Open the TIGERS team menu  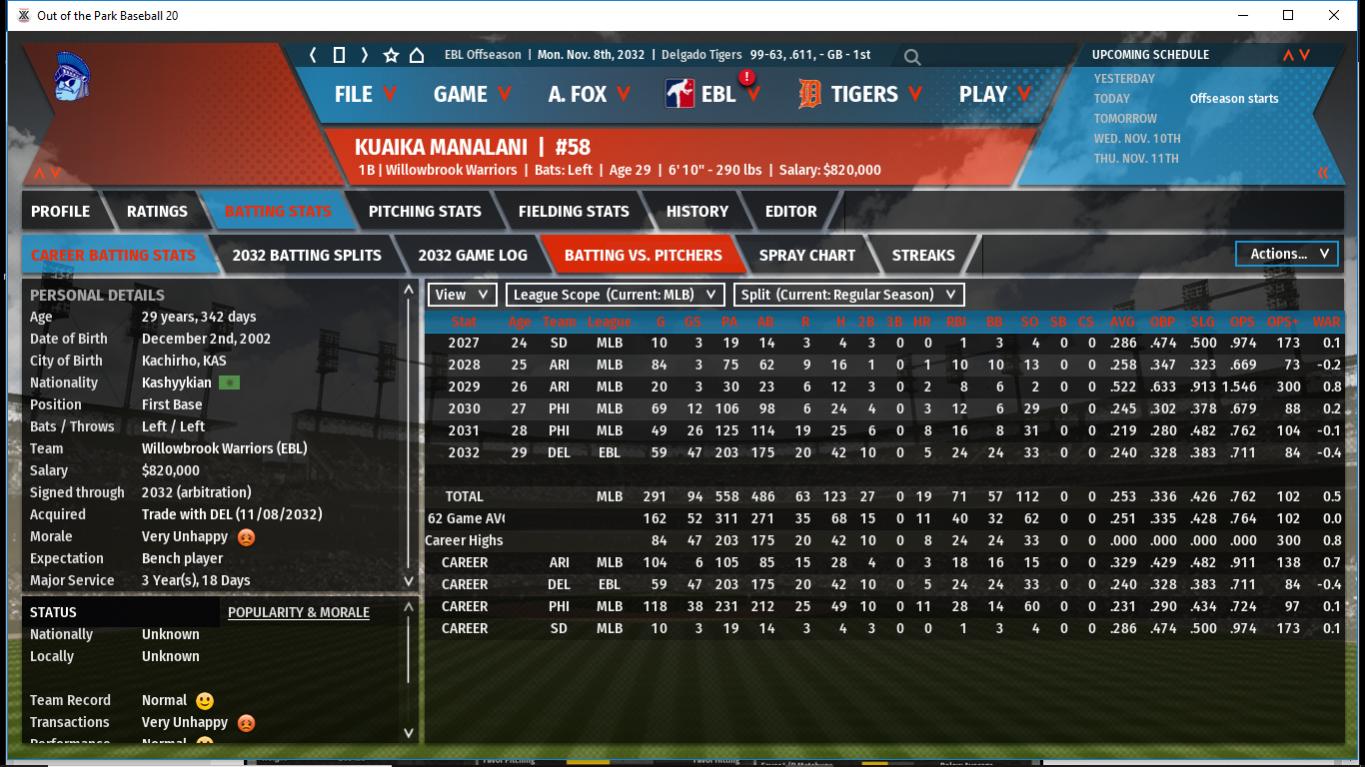[862, 94]
